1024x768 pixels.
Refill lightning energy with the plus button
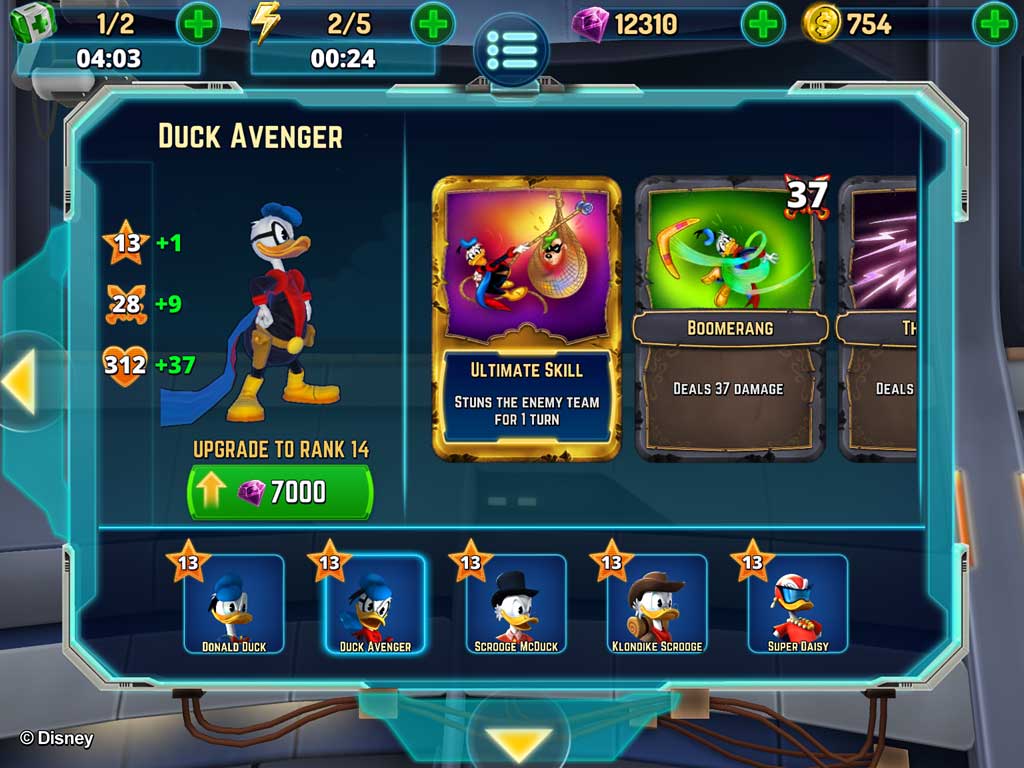click(x=433, y=24)
